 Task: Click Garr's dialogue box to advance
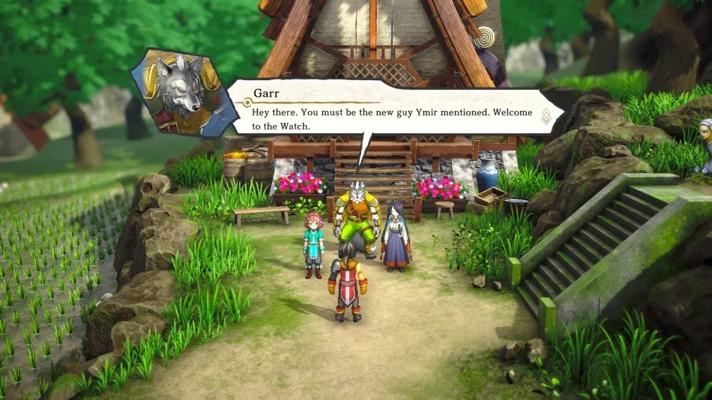click(x=390, y=110)
